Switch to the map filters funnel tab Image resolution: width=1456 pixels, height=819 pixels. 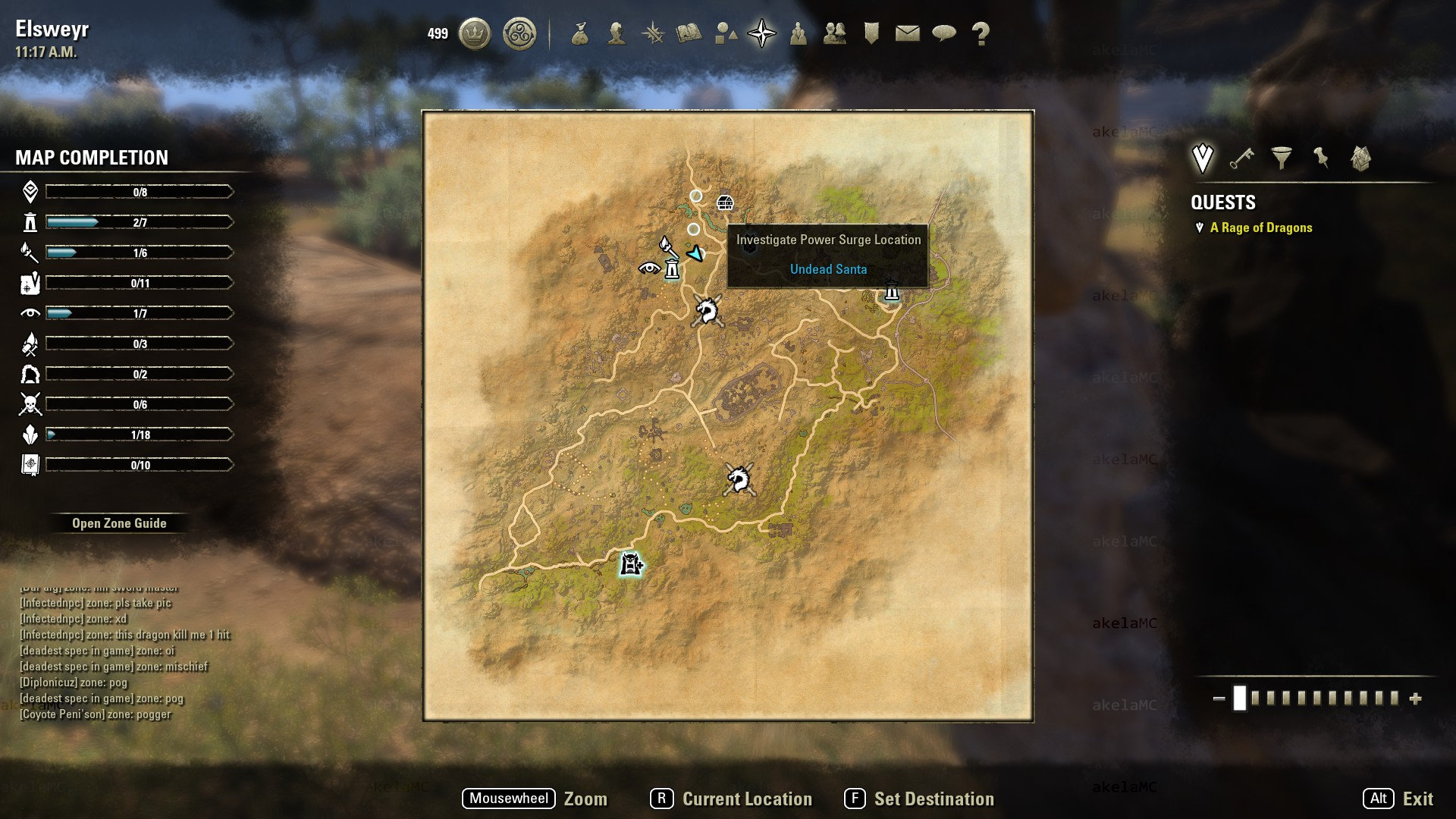click(1282, 158)
